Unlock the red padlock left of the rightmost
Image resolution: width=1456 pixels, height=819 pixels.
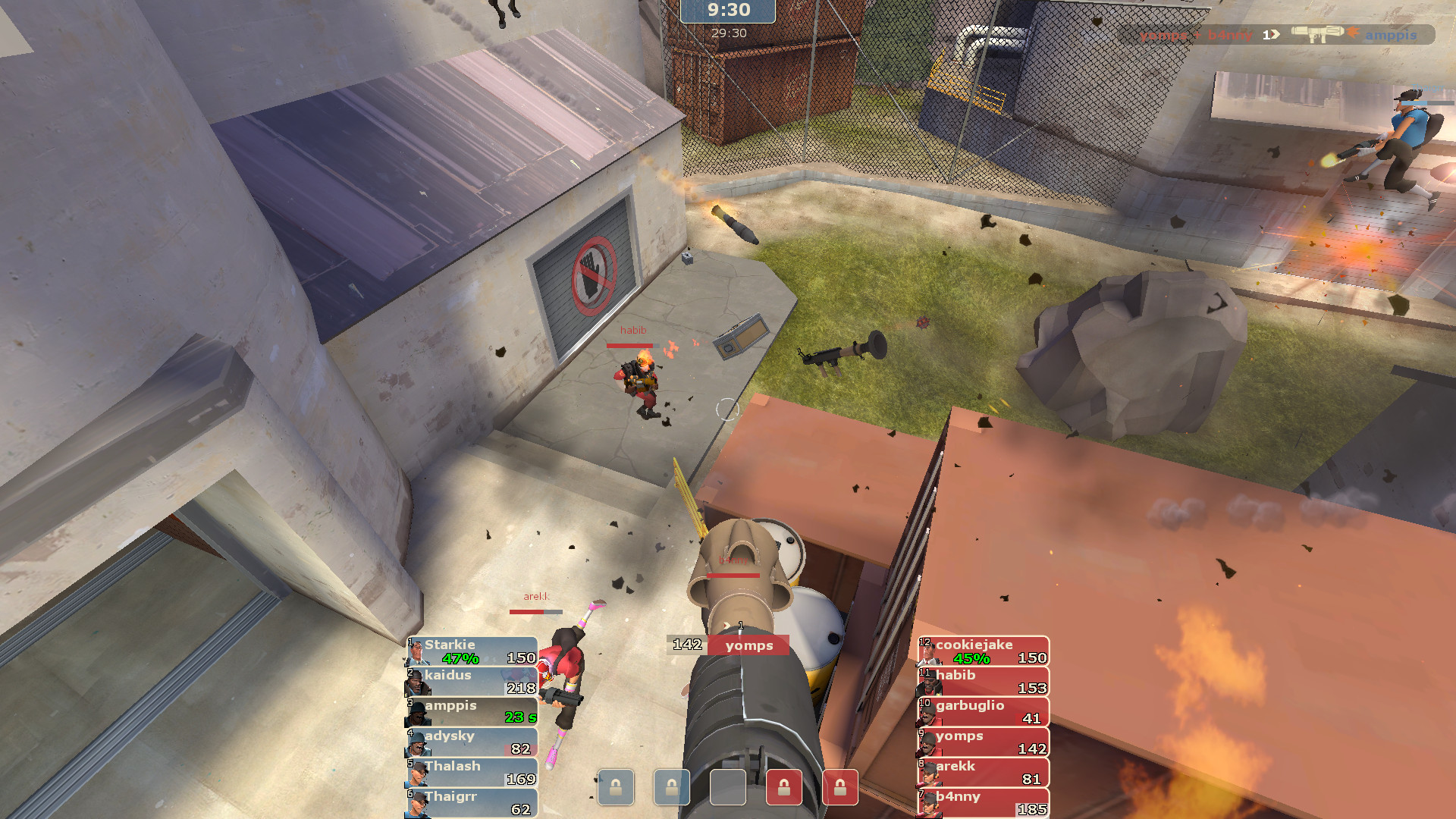point(785,787)
